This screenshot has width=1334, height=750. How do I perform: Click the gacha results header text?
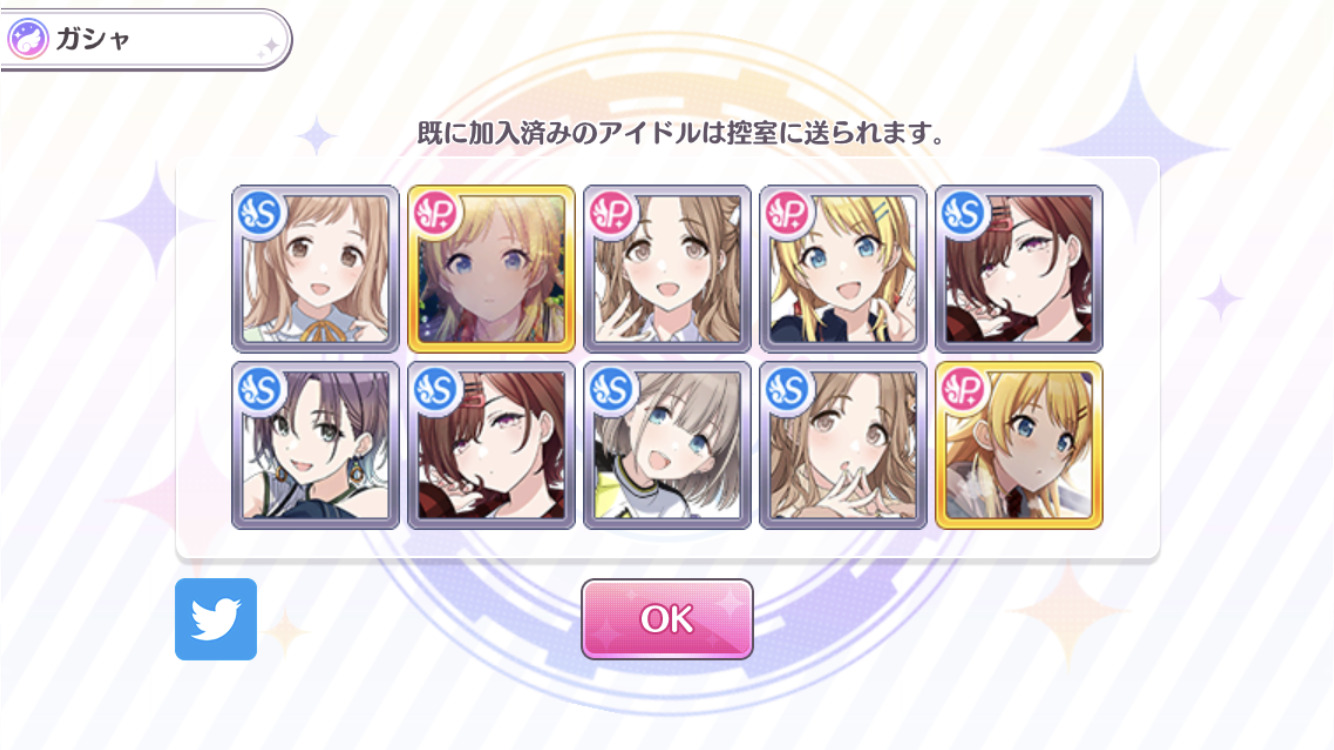pyautogui.click(x=667, y=130)
